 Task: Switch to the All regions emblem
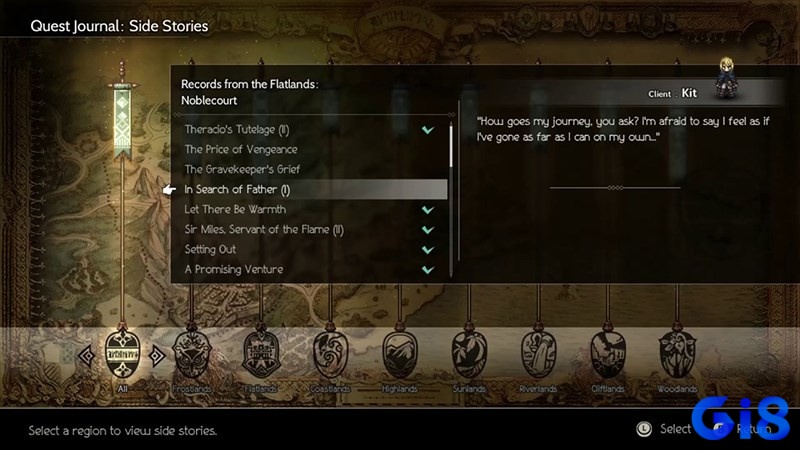click(x=121, y=355)
